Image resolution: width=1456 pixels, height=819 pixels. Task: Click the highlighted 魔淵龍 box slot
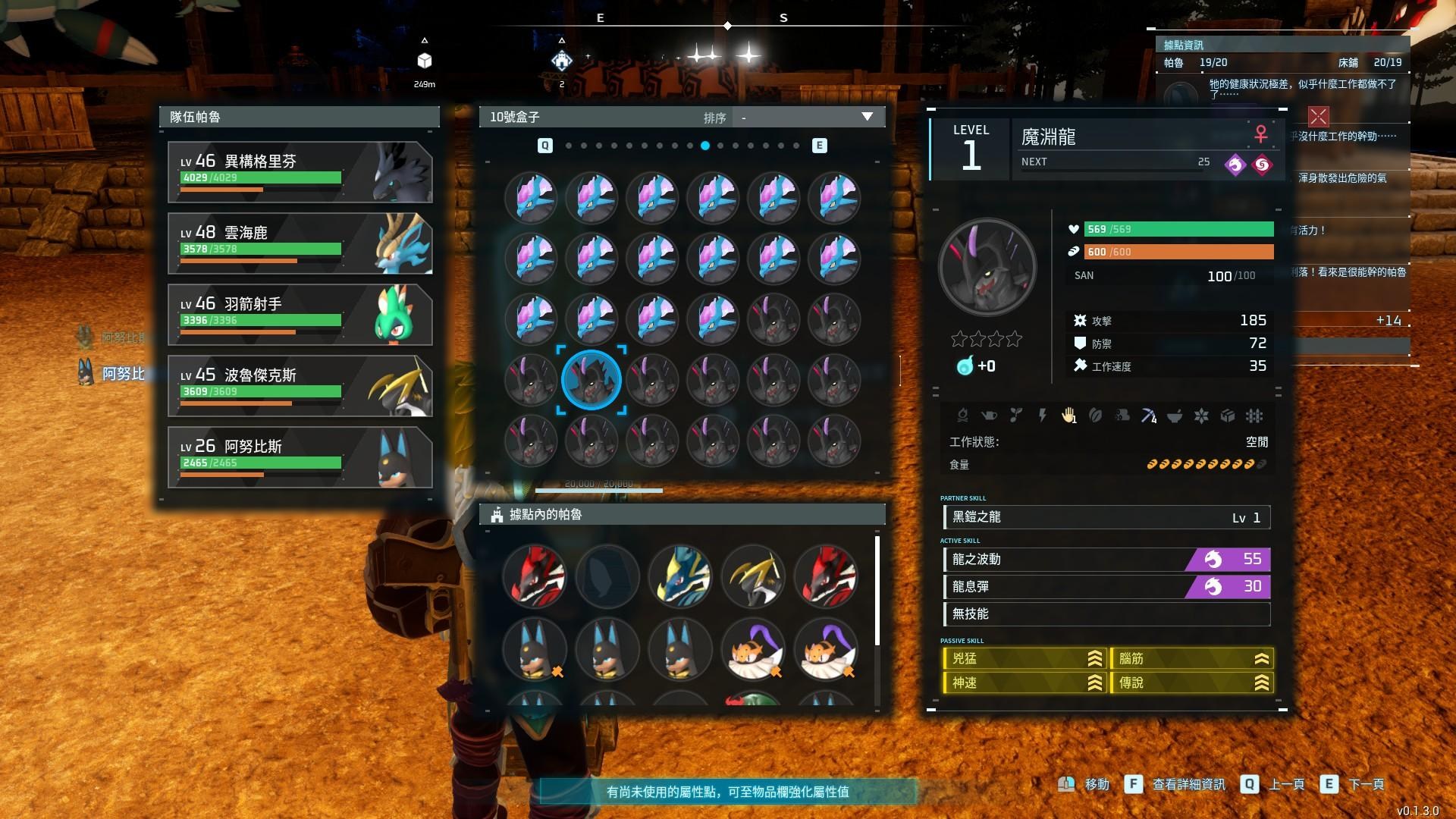pos(591,379)
